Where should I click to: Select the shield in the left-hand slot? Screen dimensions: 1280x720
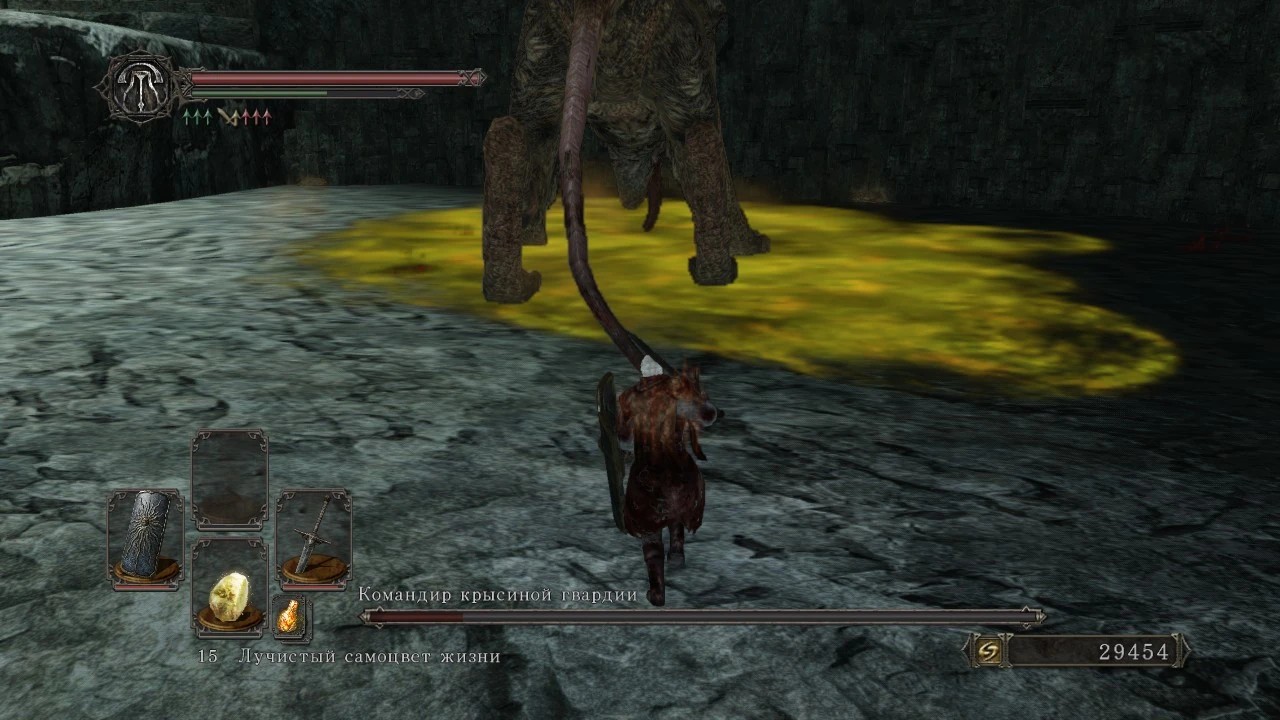tap(145, 537)
